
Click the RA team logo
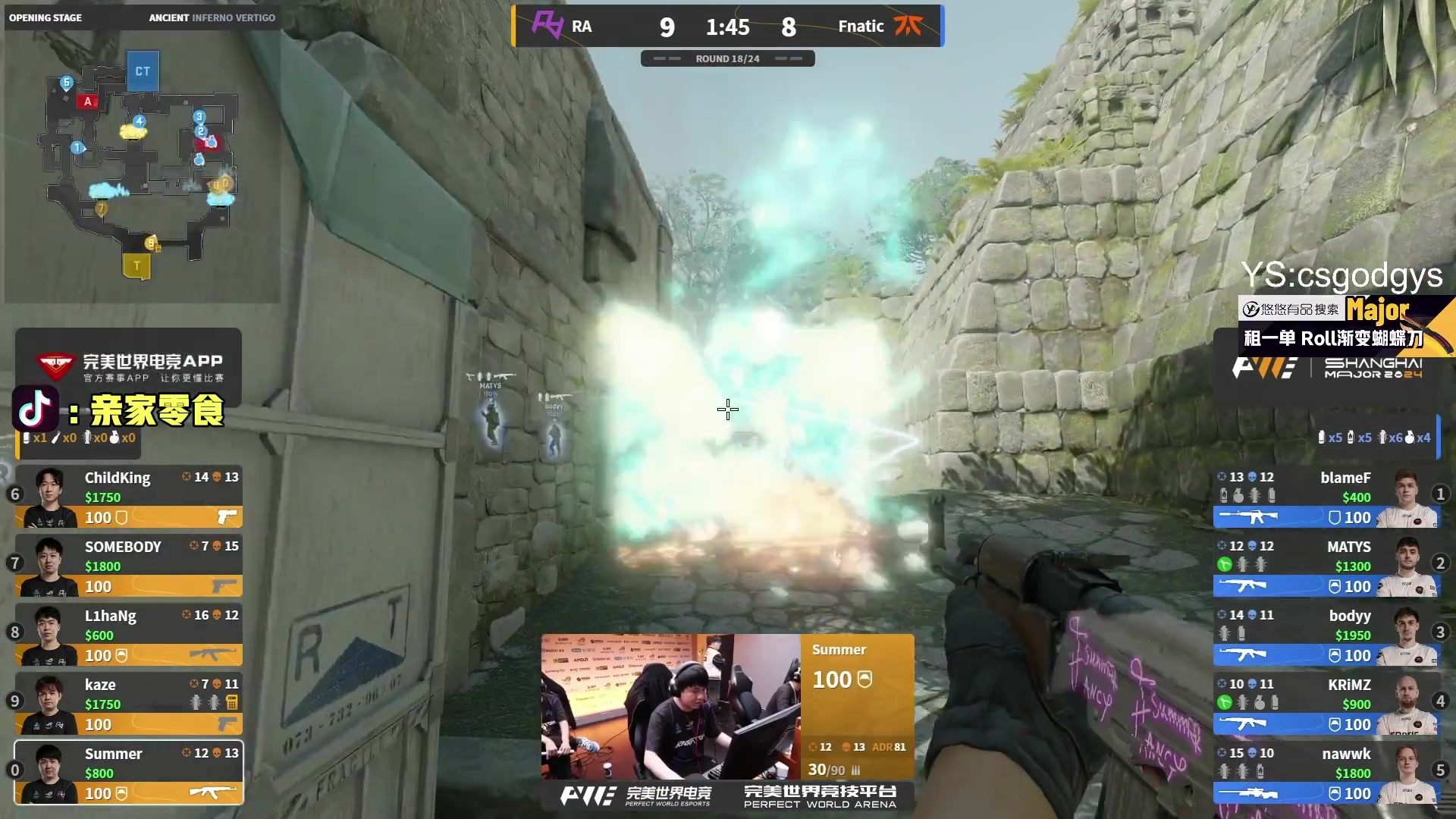(x=547, y=25)
